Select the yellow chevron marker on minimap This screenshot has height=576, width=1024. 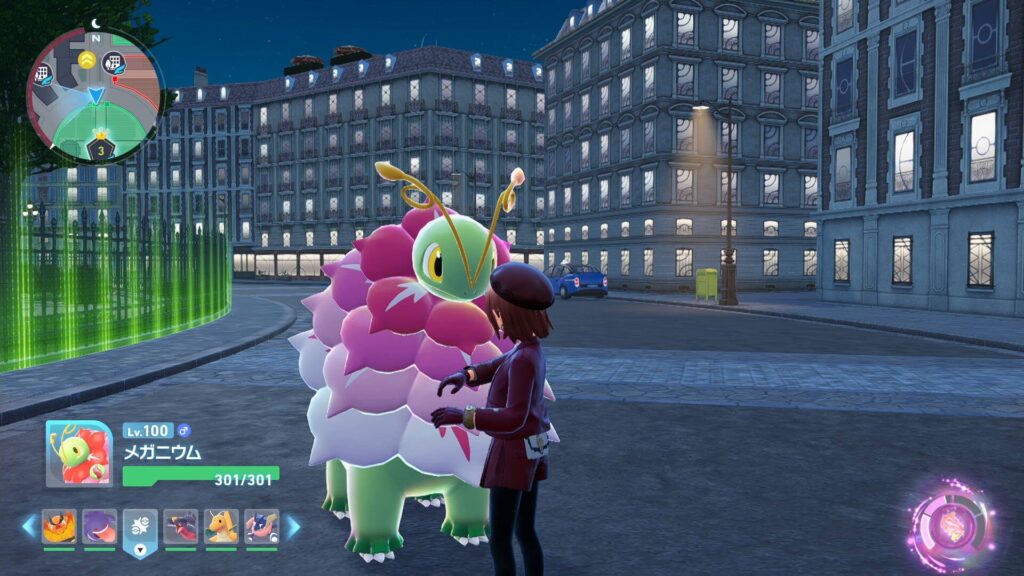coord(87,61)
